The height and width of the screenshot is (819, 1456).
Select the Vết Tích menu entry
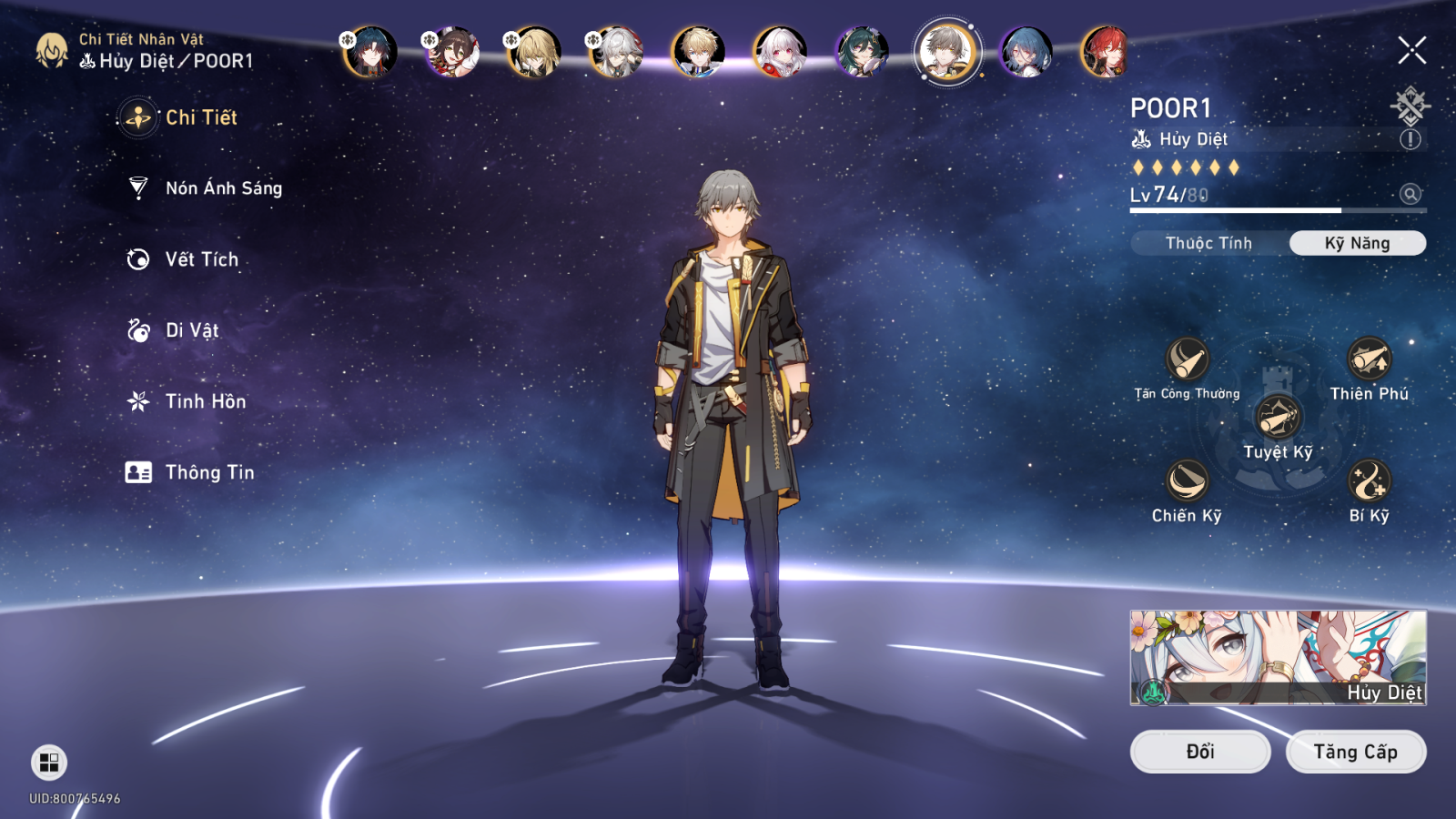tap(201, 259)
